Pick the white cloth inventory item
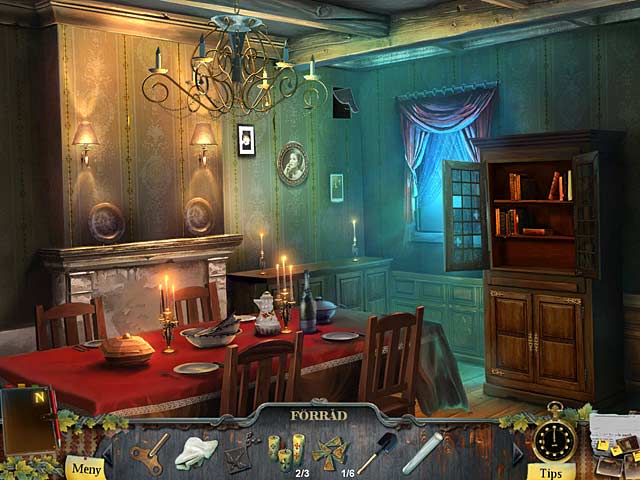Image resolution: width=640 pixels, height=480 pixels. coord(196,454)
